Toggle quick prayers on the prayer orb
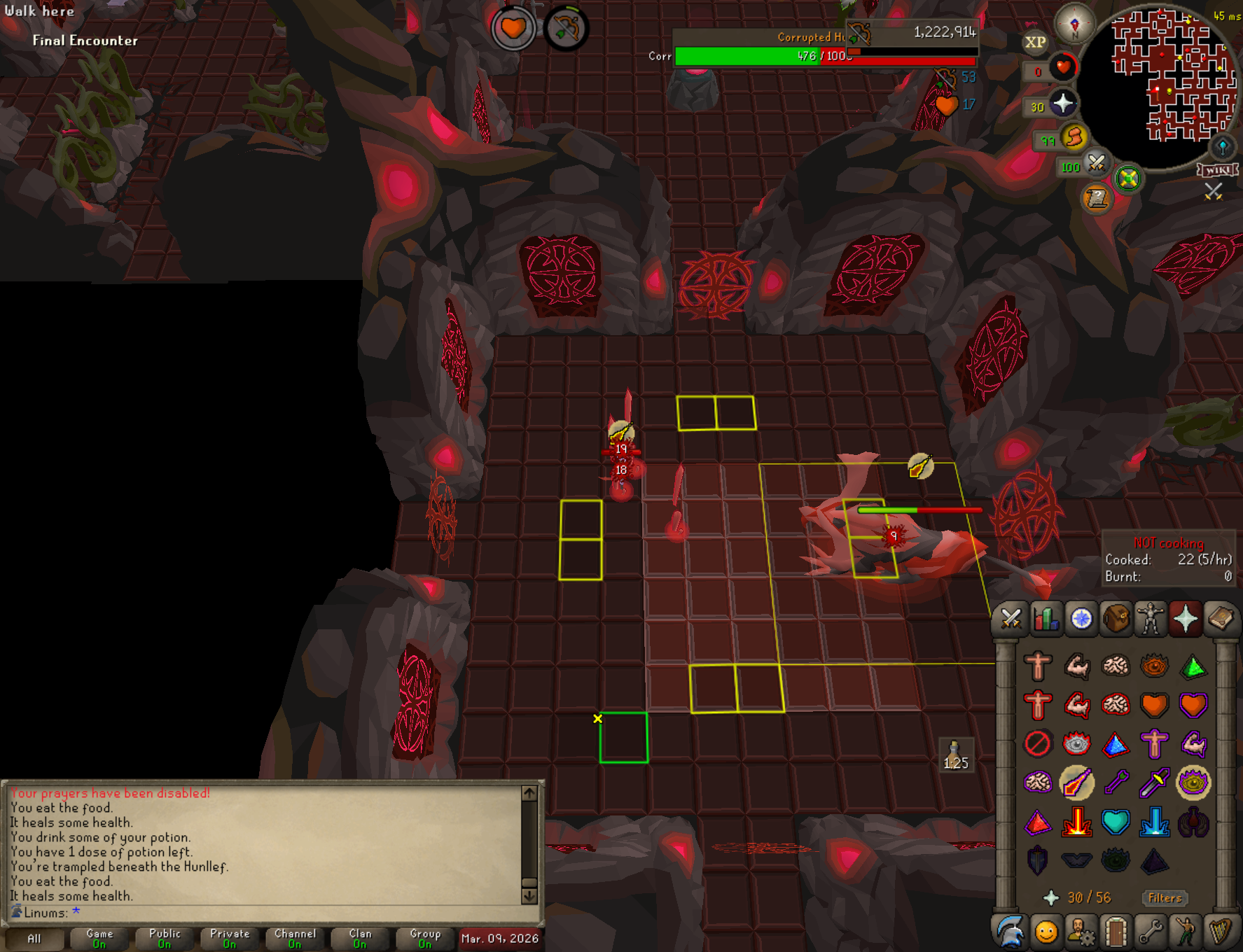1243x952 pixels. tap(1063, 104)
